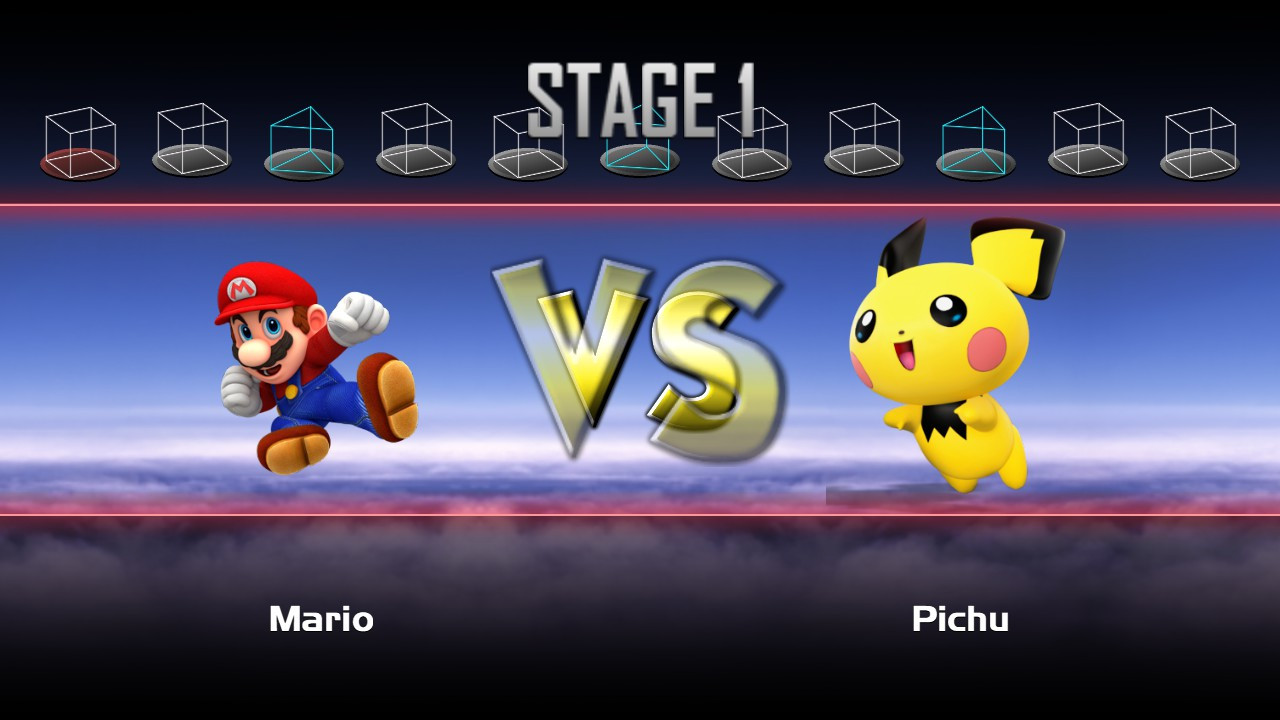Click the second wireframe cube stage icon
The image size is (1280, 720).
click(x=191, y=140)
